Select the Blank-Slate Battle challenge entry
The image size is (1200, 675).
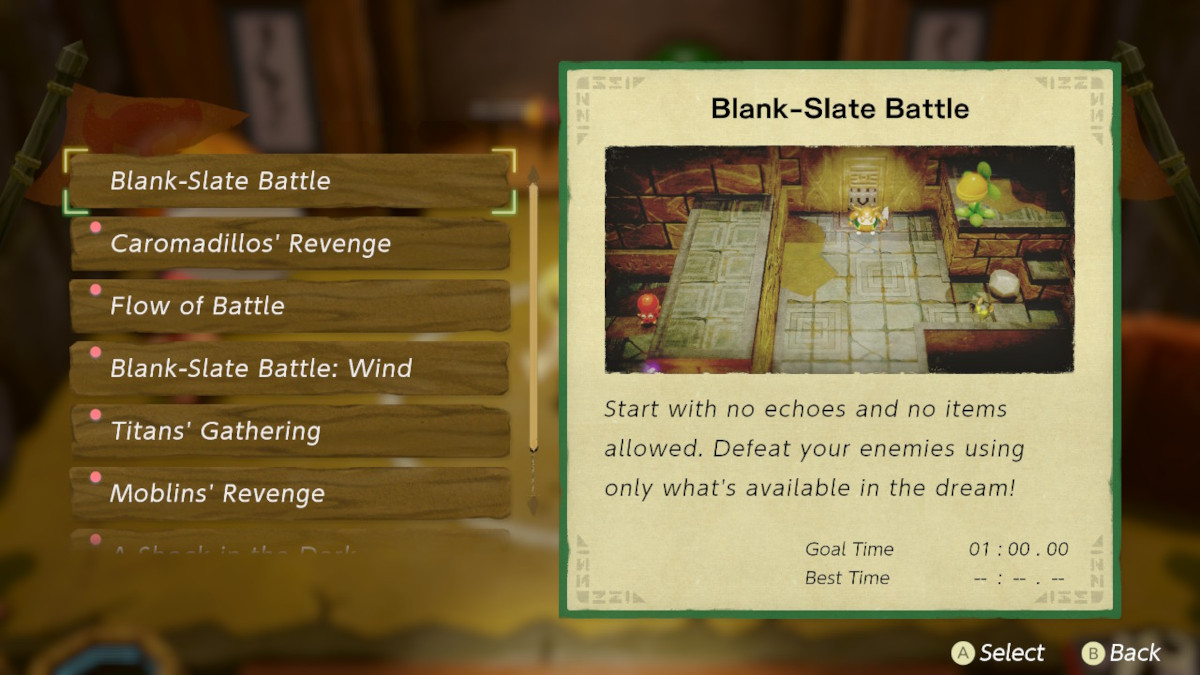point(289,181)
